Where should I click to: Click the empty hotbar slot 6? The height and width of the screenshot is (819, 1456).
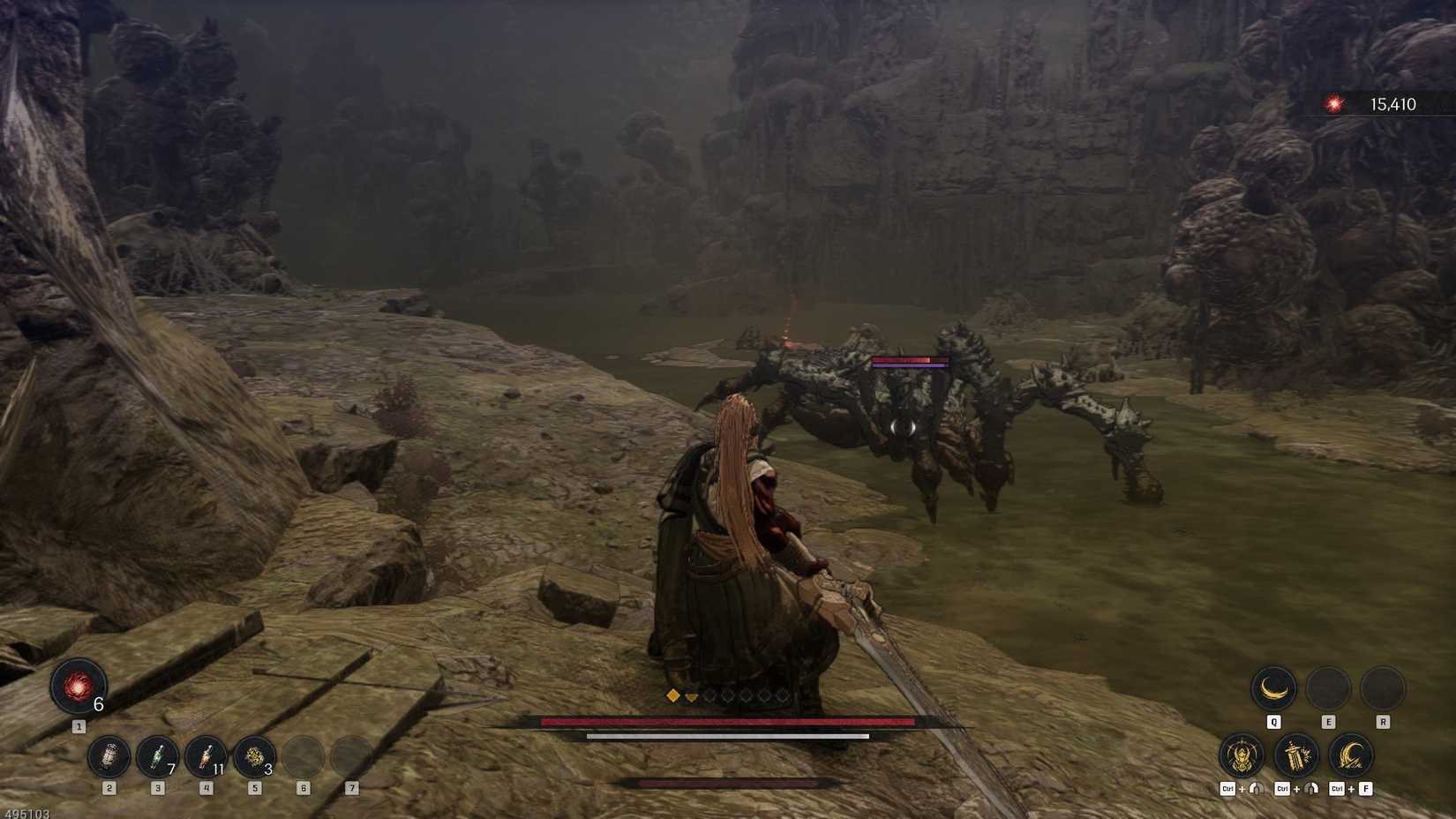click(303, 757)
